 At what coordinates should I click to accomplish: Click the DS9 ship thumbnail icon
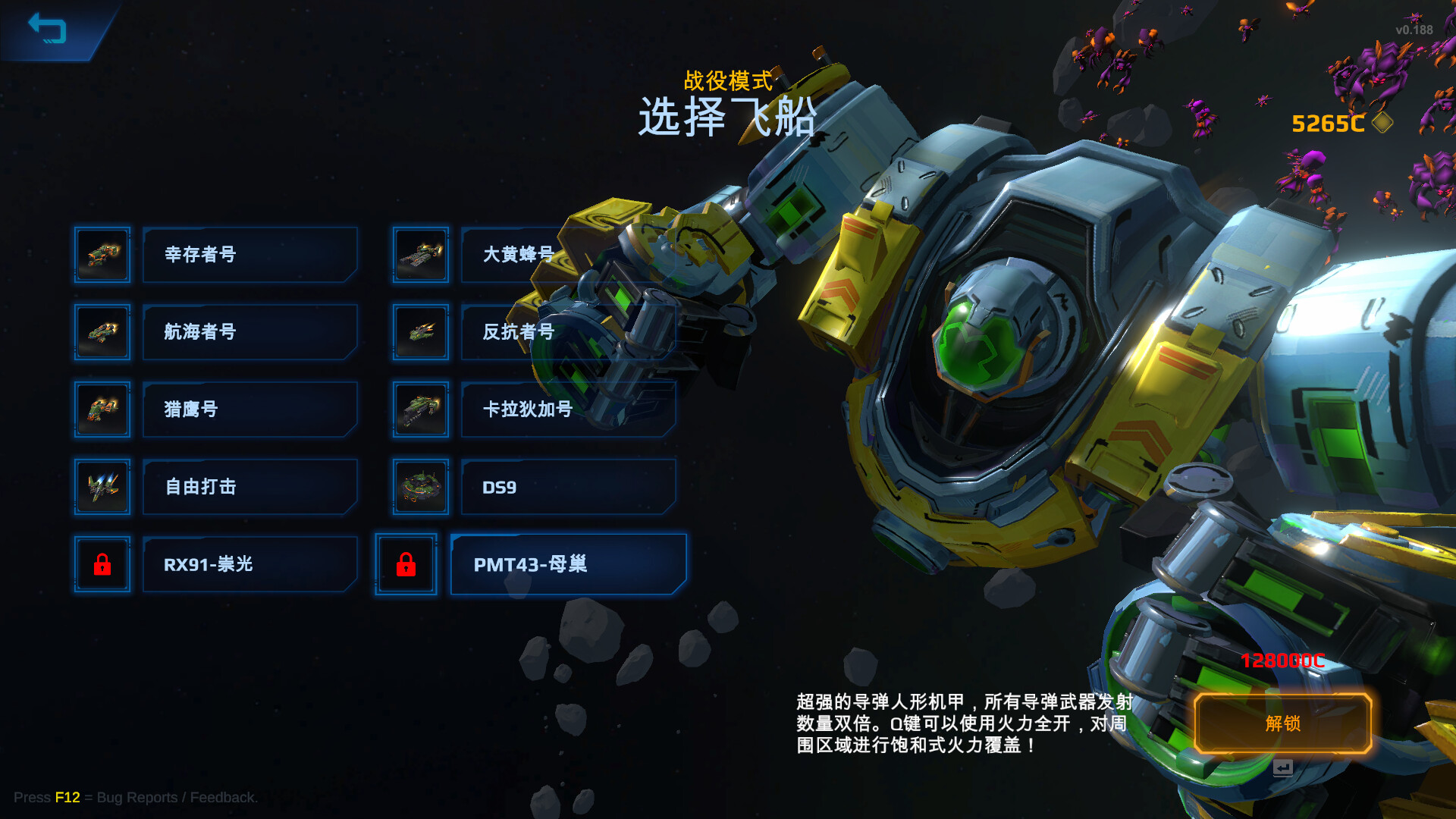pos(420,487)
